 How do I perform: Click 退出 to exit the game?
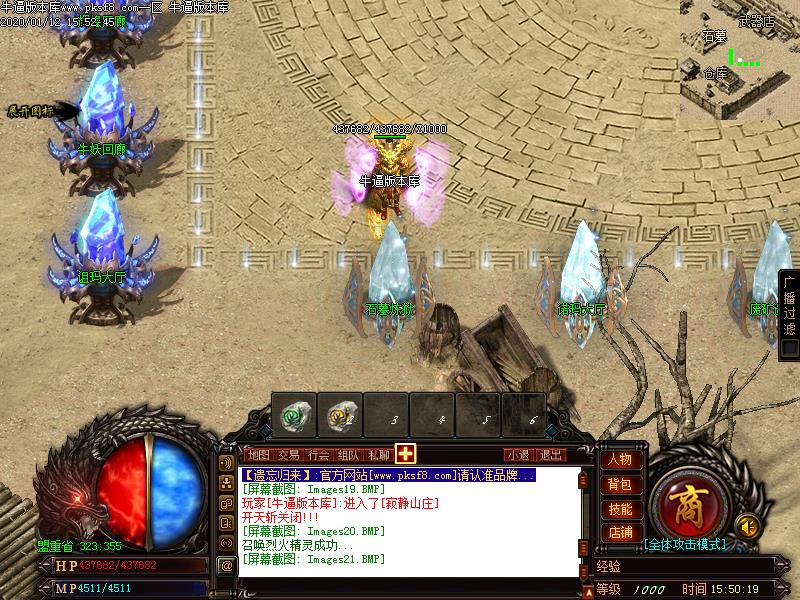coord(549,454)
